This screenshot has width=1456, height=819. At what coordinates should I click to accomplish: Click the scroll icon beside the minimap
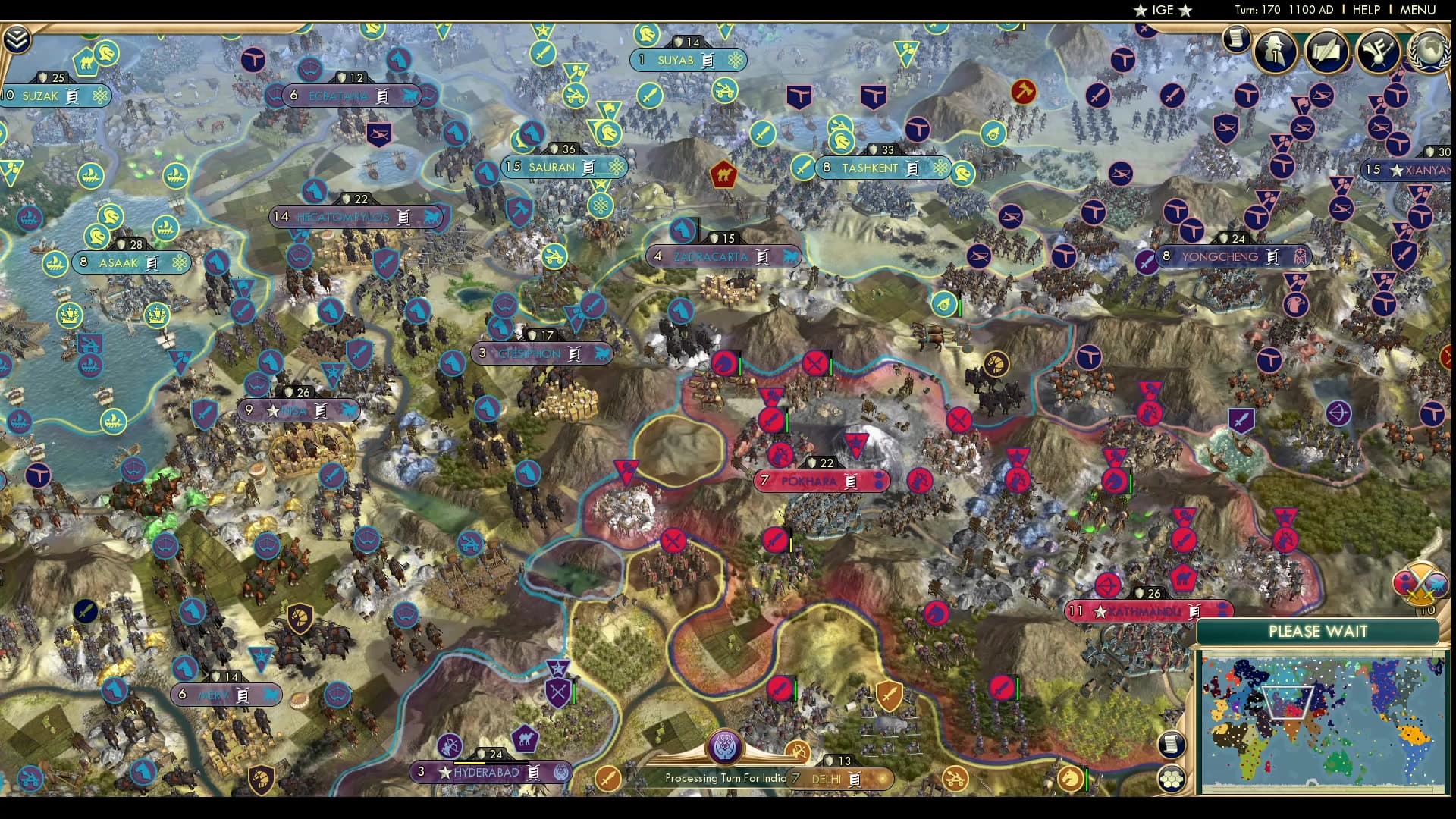(x=1172, y=745)
